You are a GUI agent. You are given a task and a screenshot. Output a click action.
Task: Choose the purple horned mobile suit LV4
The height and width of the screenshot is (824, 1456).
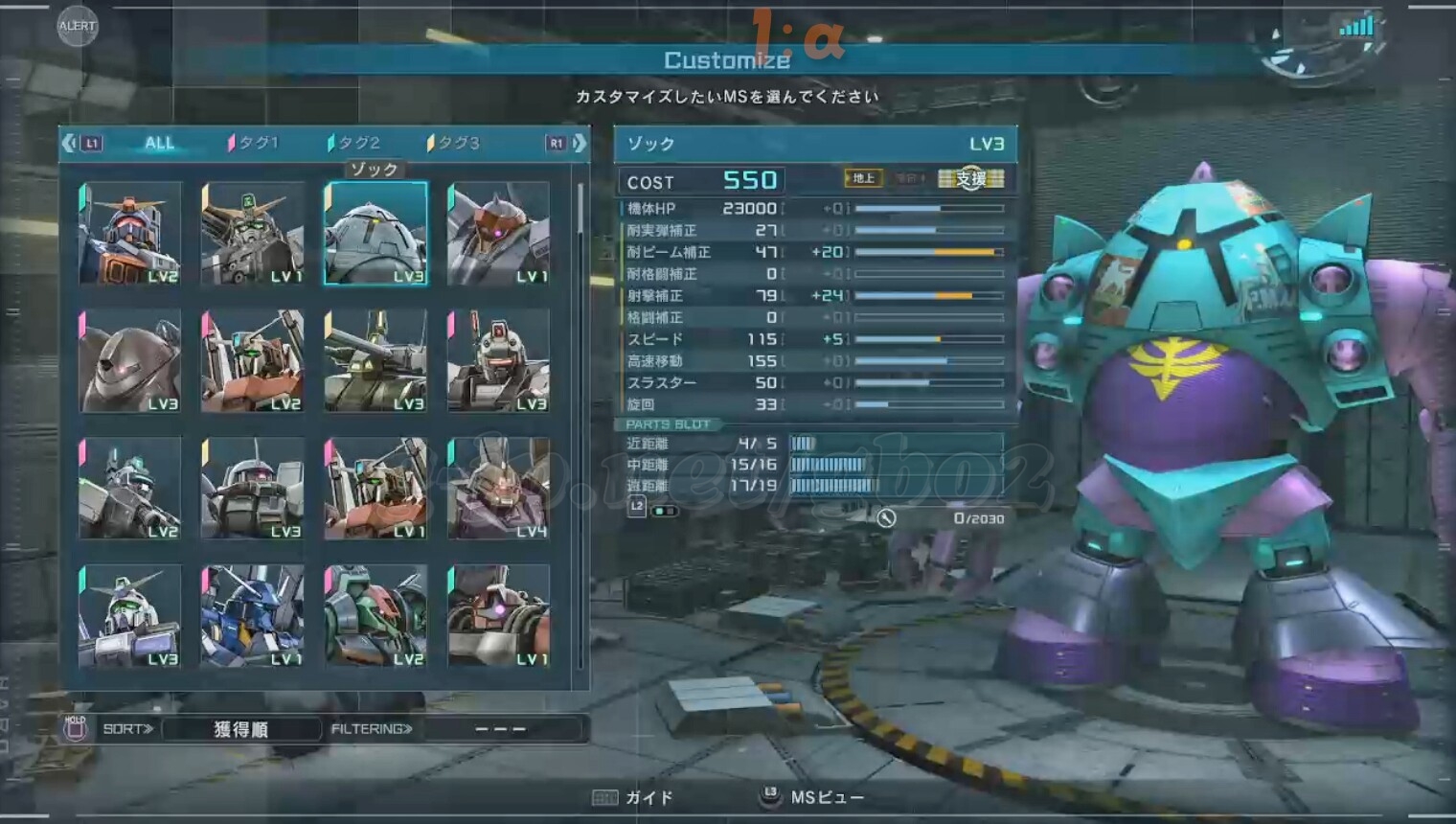(498, 488)
